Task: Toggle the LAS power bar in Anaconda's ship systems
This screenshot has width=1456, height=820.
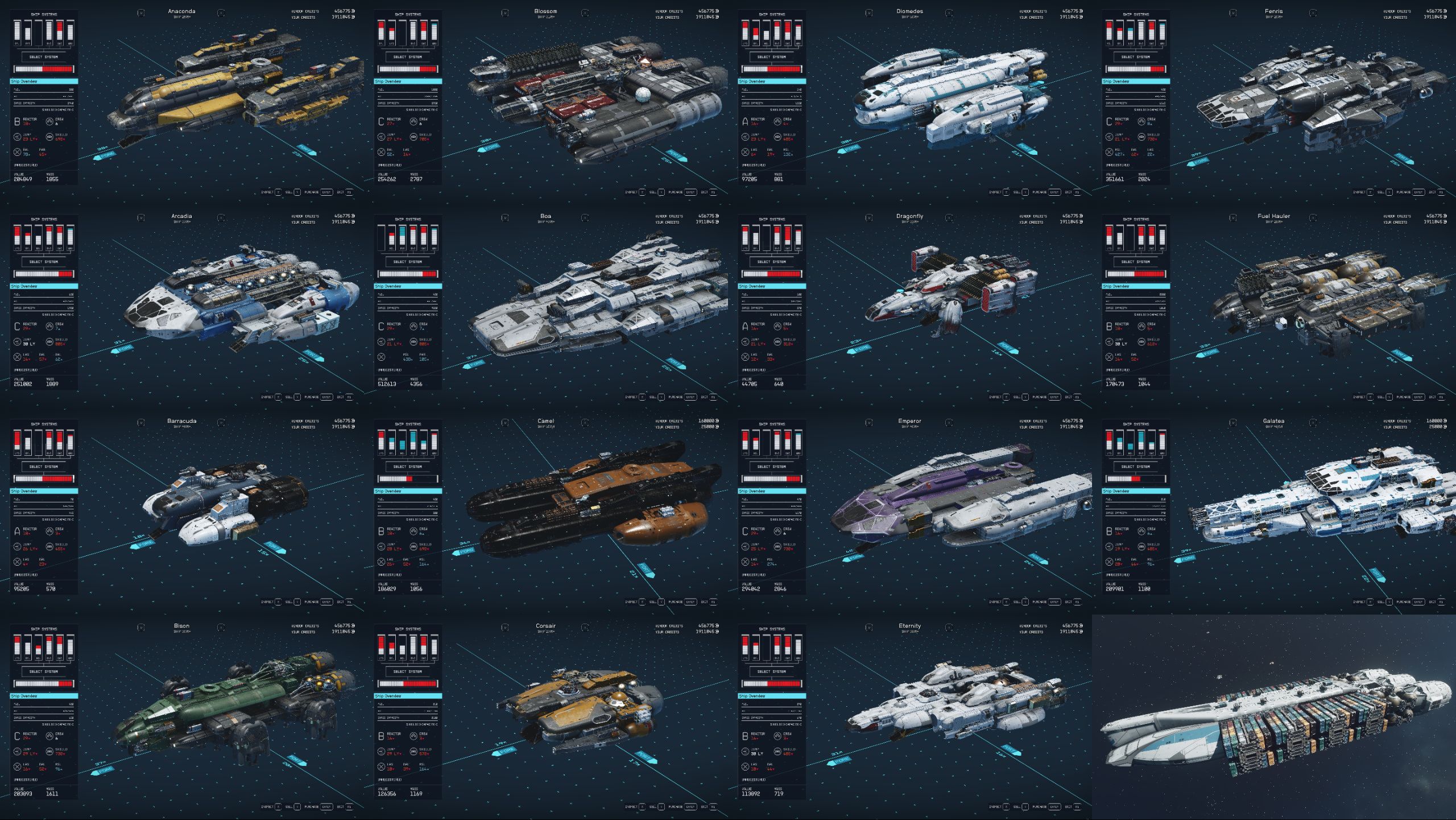Action: pos(17,32)
